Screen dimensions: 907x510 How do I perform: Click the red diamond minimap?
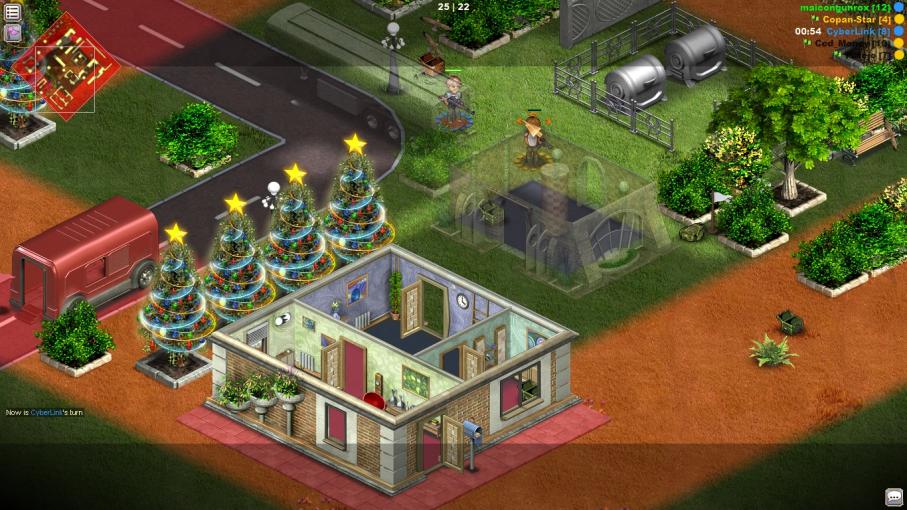click(x=68, y=68)
